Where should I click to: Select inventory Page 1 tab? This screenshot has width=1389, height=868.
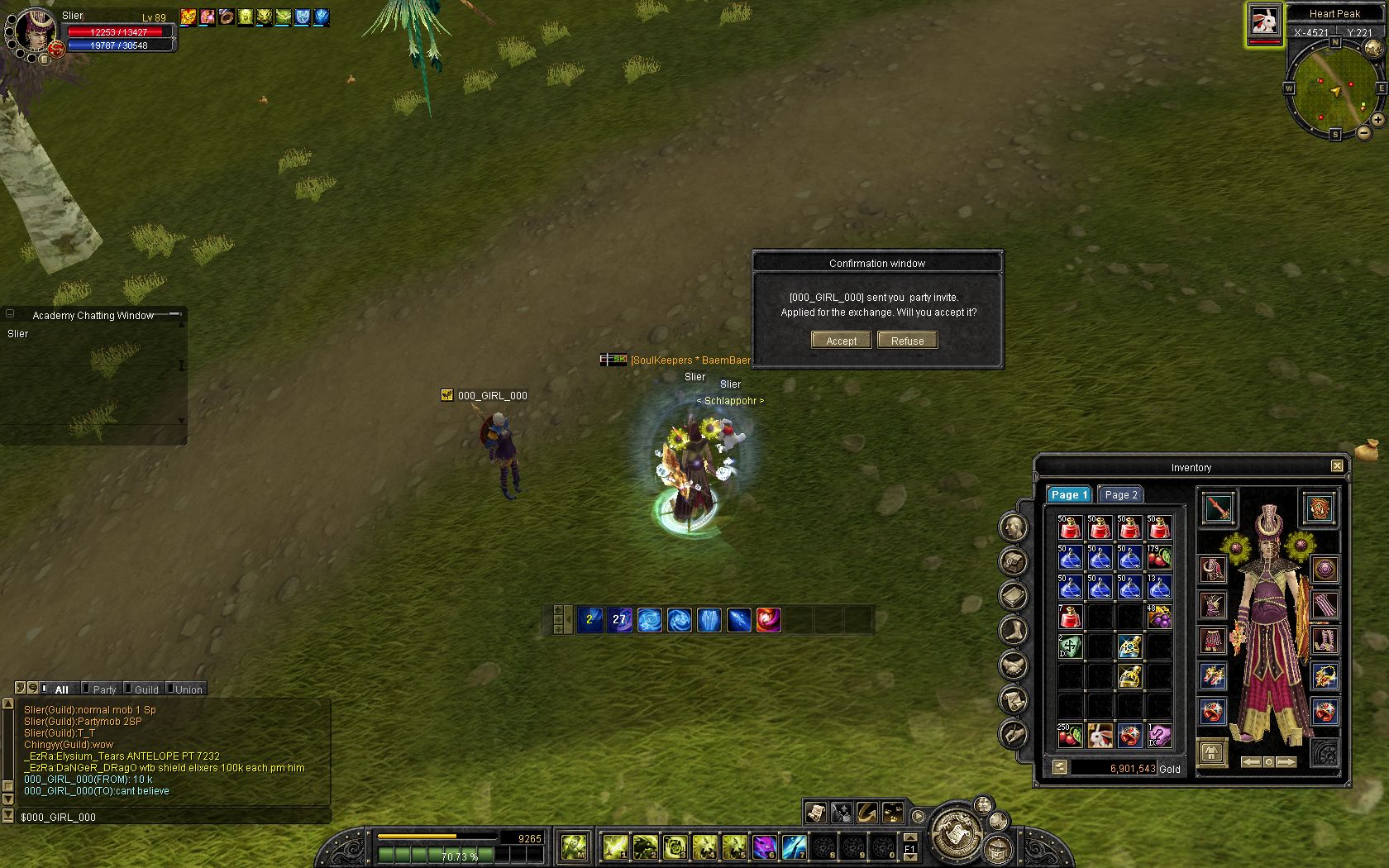[1069, 494]
